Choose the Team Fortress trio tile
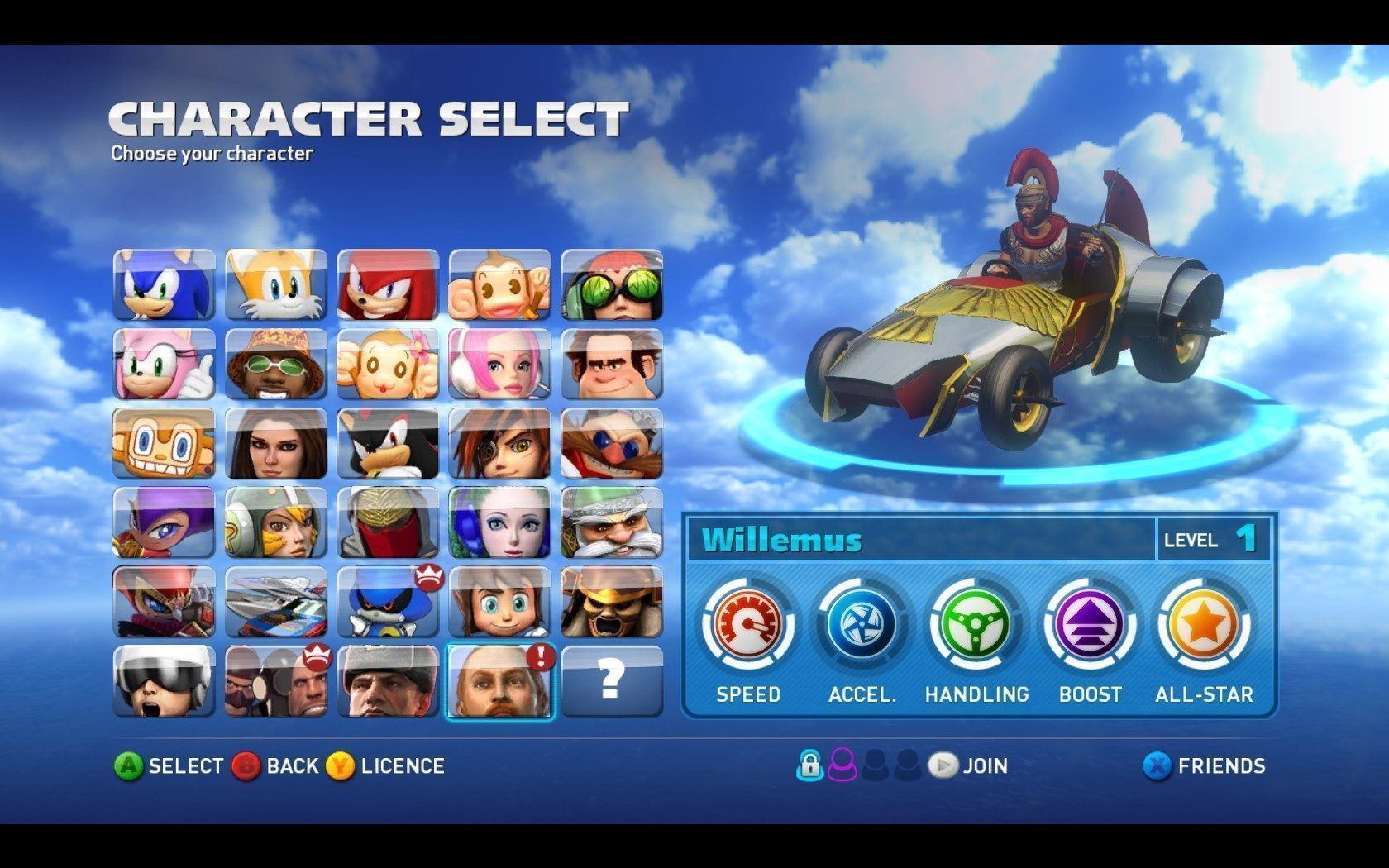 tap(276, 681)
